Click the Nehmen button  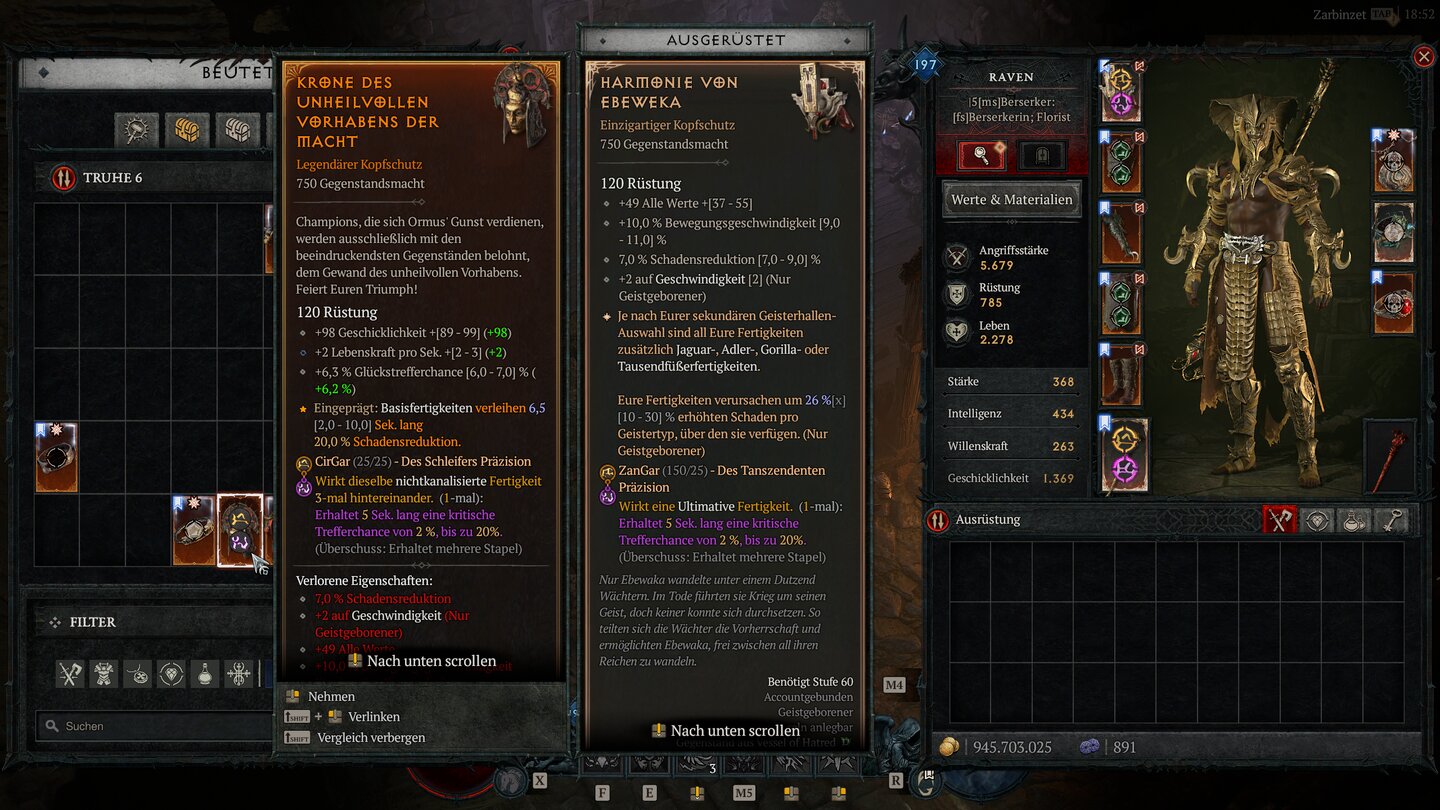coord(330,696)
